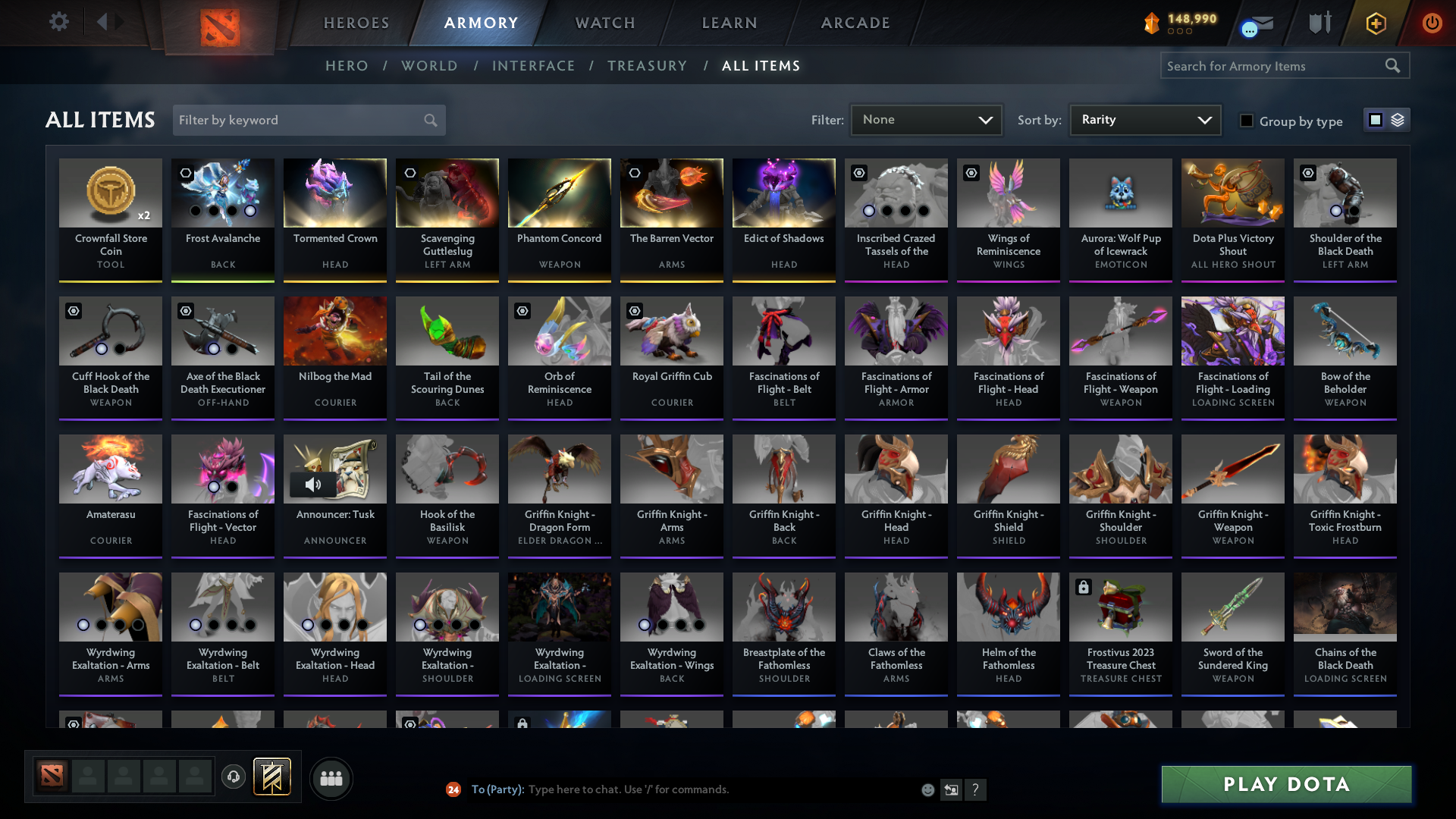Switch to the WATCH tab
This screenshot has width=1456, height=819.
click(604, 23)
